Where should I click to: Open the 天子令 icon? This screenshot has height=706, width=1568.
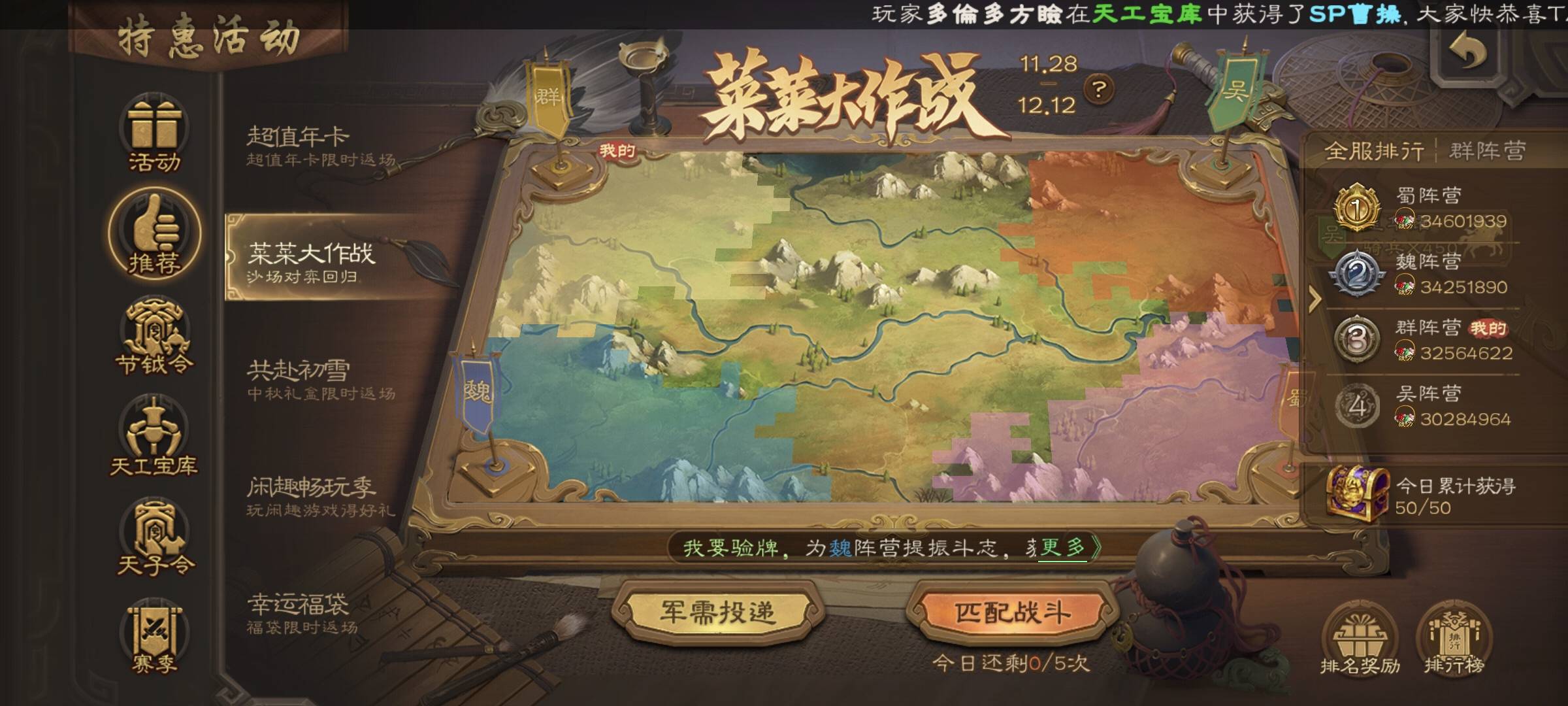tap(154, 537)
